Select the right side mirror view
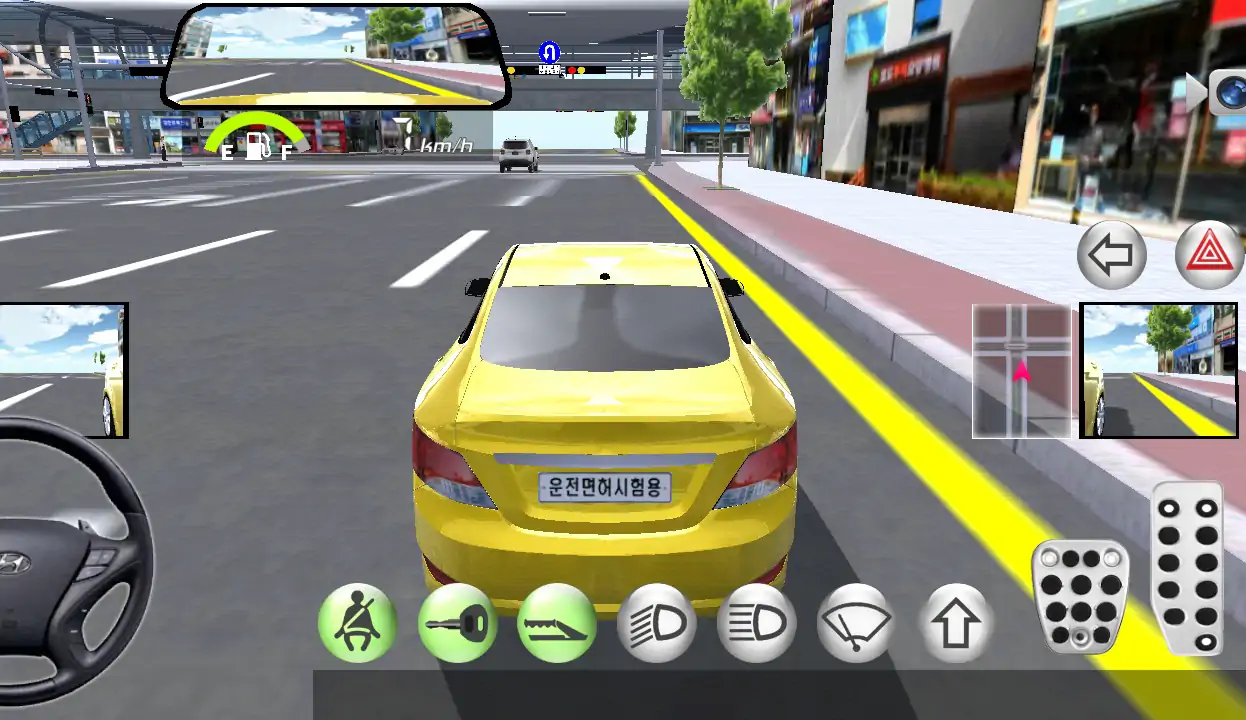This screenshot has width=1246, height=720. pos(1158,370)
